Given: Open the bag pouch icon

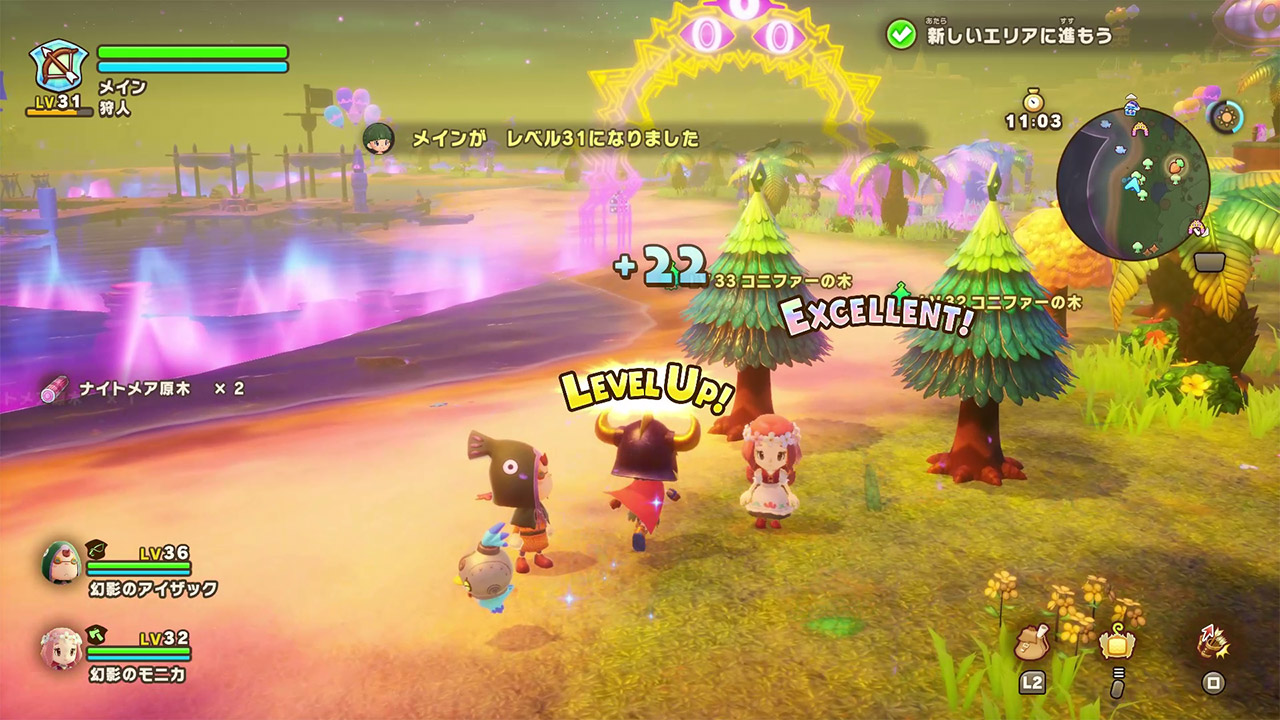Looking at the screenshot, I should point(1031,643).
